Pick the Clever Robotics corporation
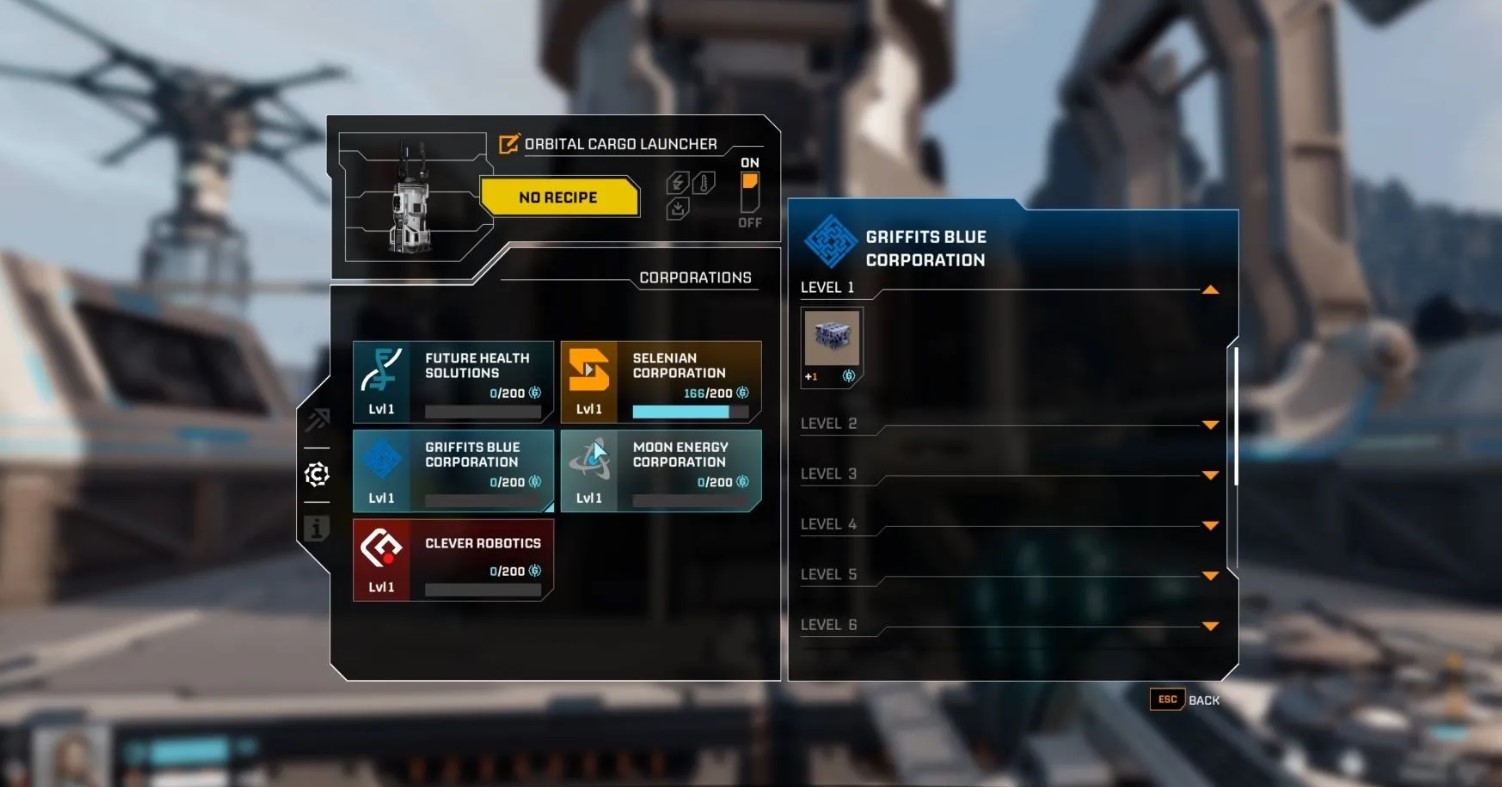 pyautogui.click(x=453, y=560)
